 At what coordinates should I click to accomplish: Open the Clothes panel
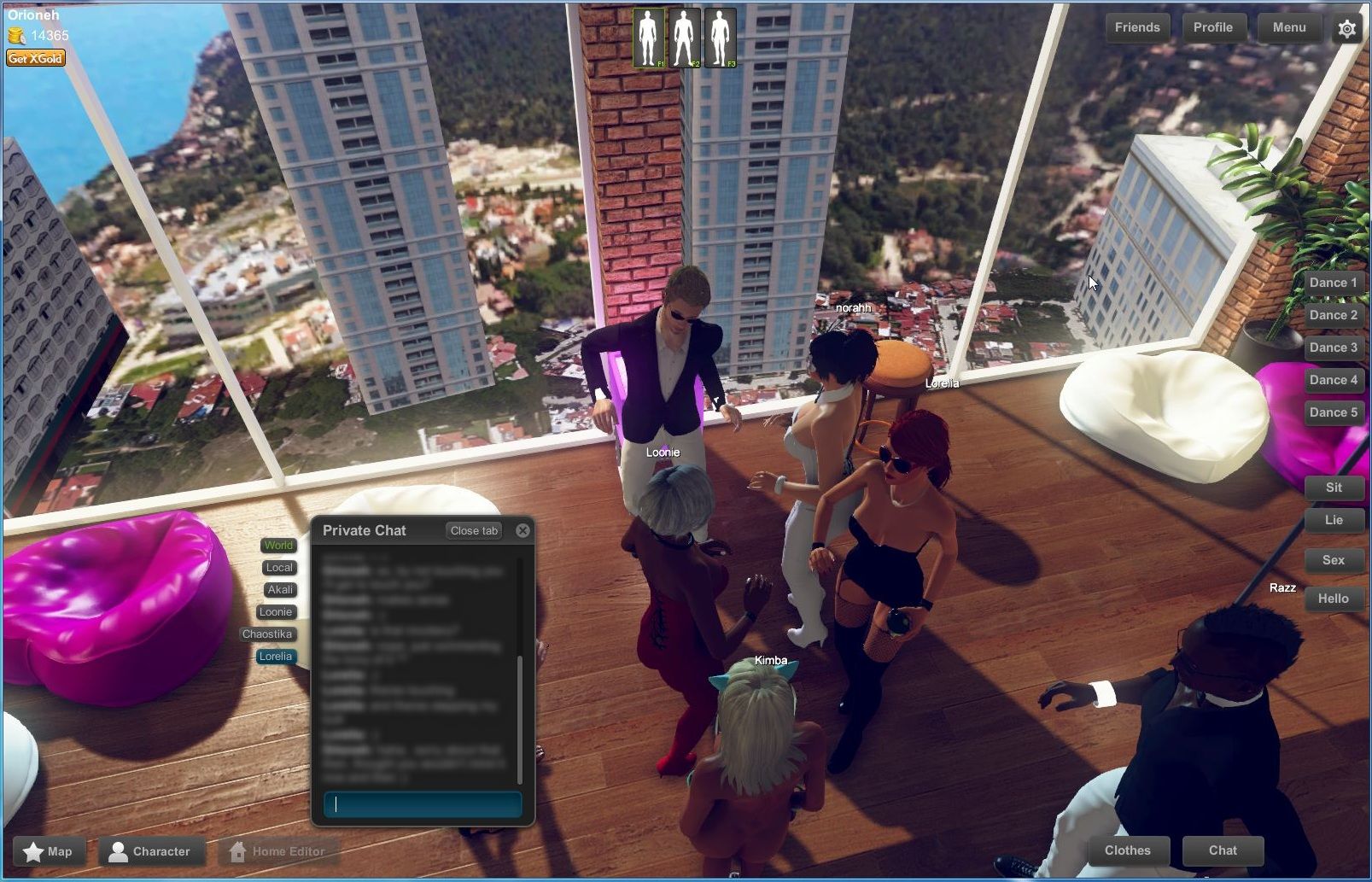(1127, 850)
